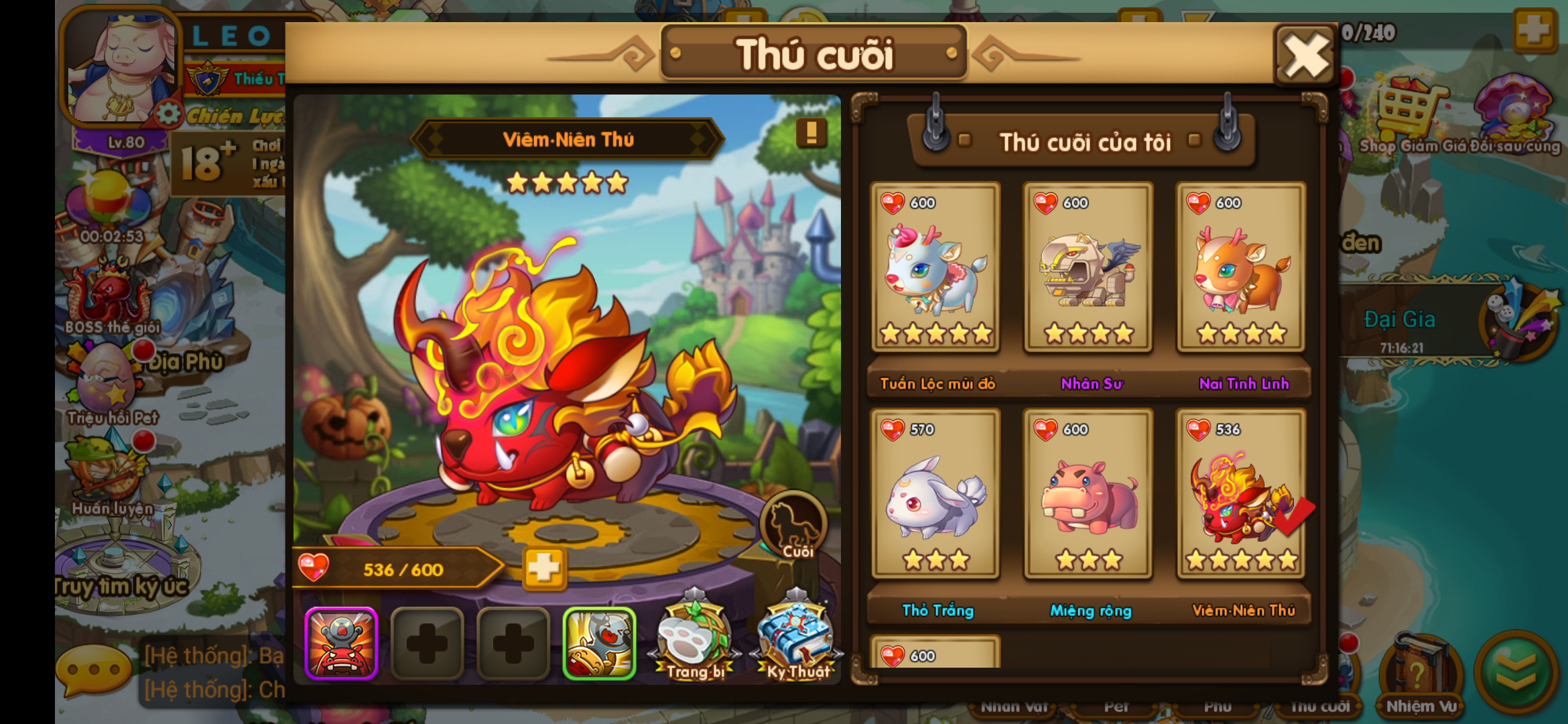The height and width of the screenshot is (724, 1568).
Task: Select the green-bordered mount skill slot
Action: pos(599,644)
